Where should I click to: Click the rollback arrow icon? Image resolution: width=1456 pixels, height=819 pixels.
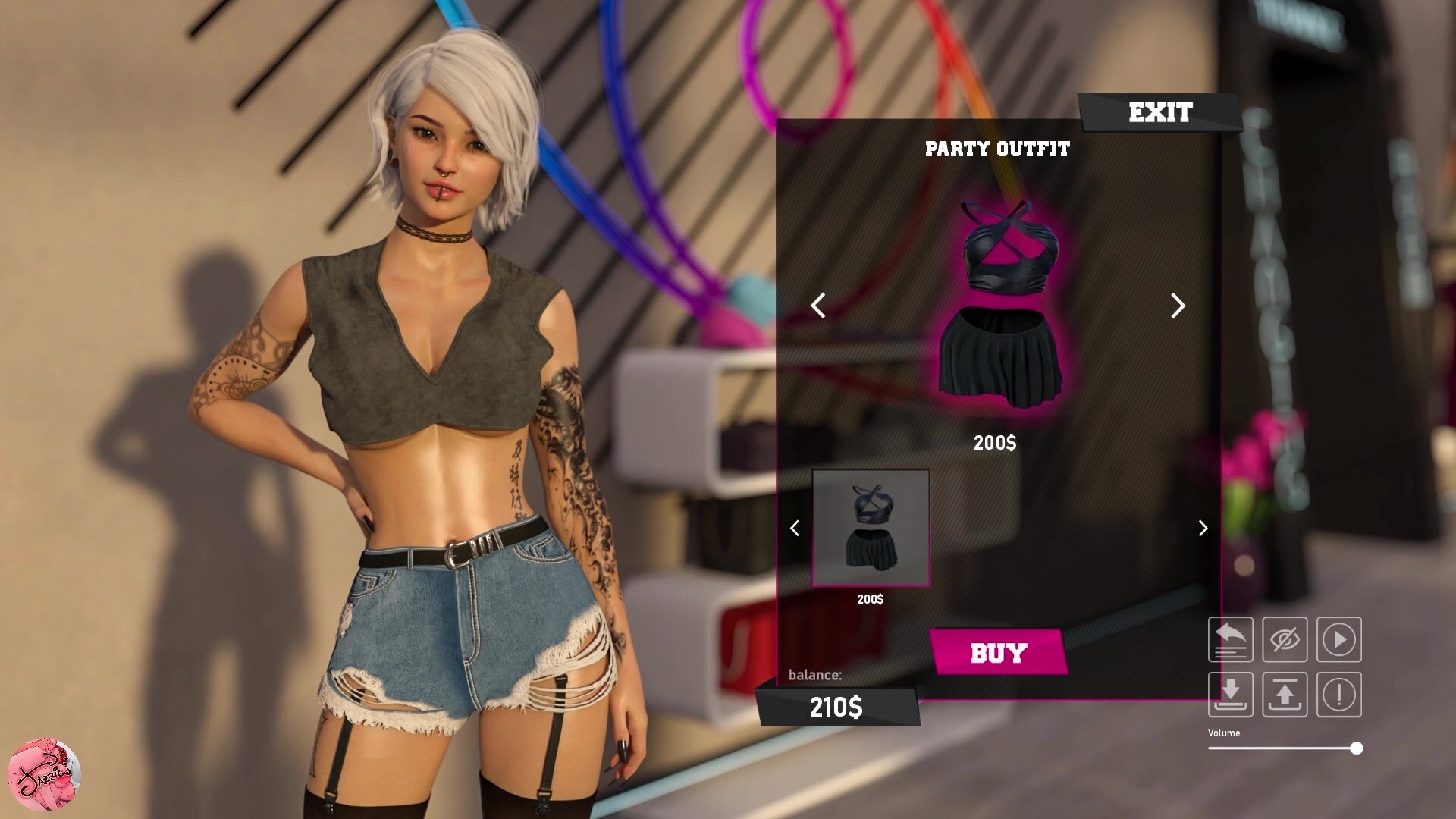point(1230,639)
